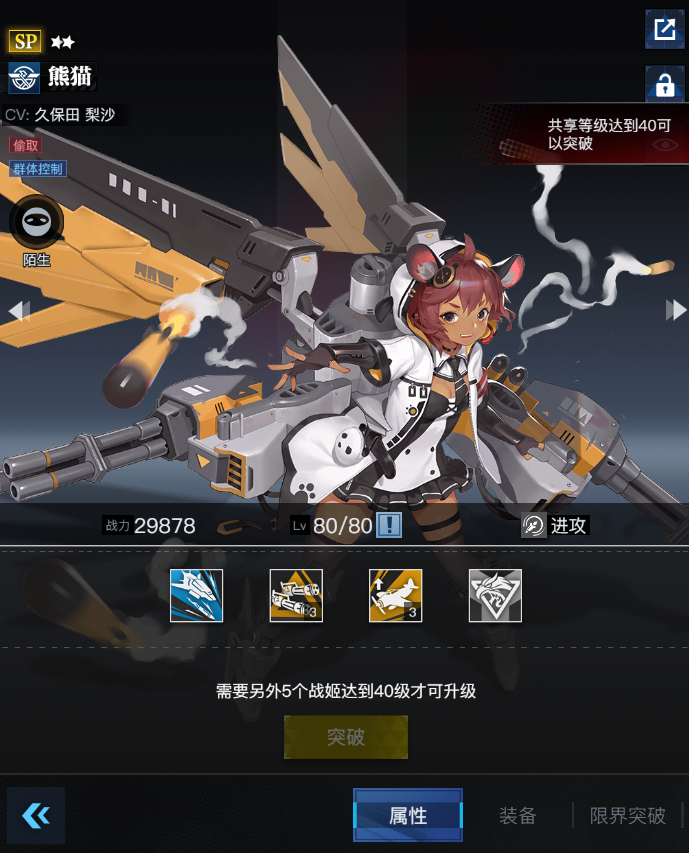Select the blue missile skill icon
689x853 pixels.
tap(196, 595)
